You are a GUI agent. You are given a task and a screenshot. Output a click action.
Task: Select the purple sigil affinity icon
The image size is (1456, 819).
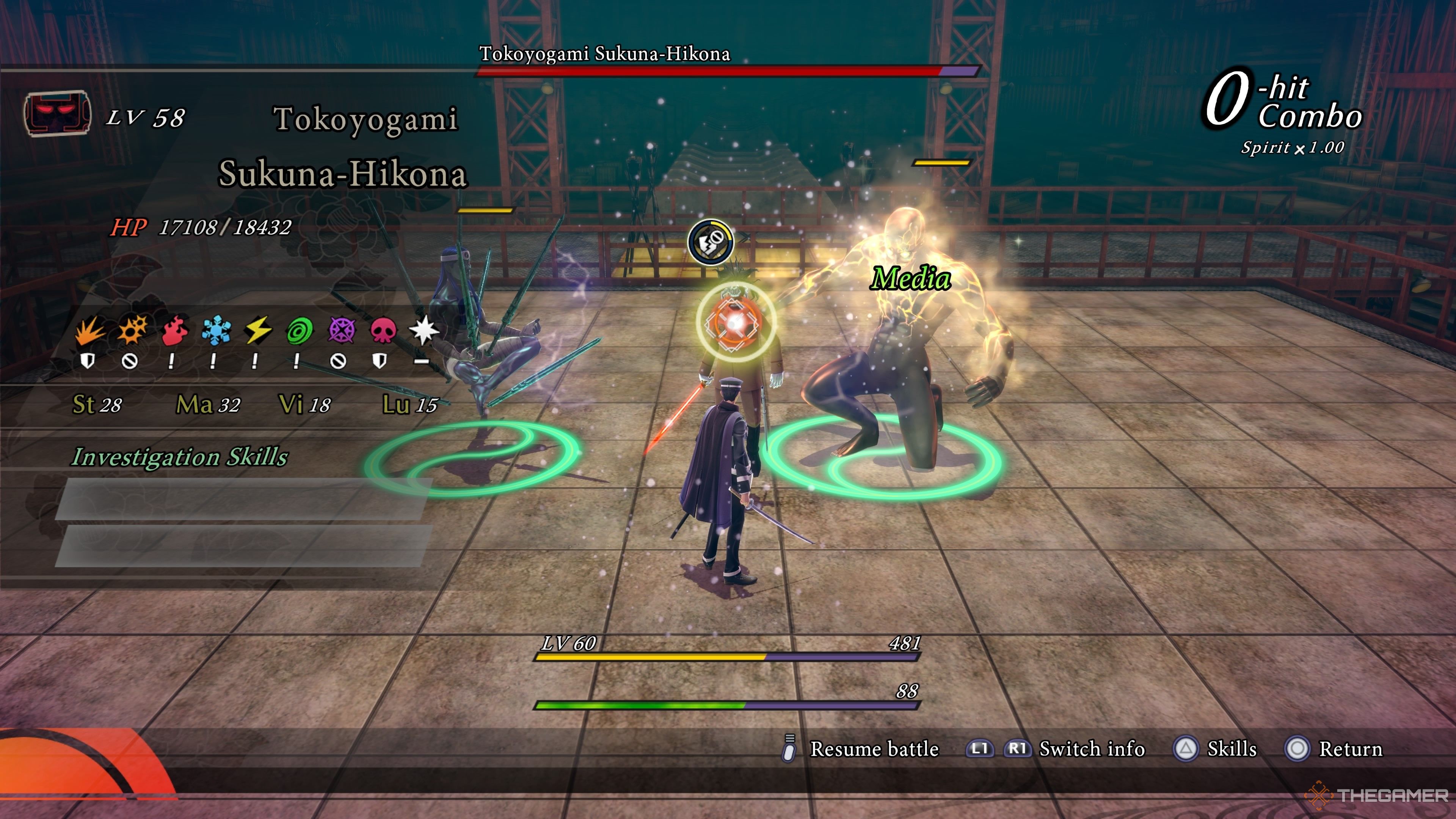[341, 330]
